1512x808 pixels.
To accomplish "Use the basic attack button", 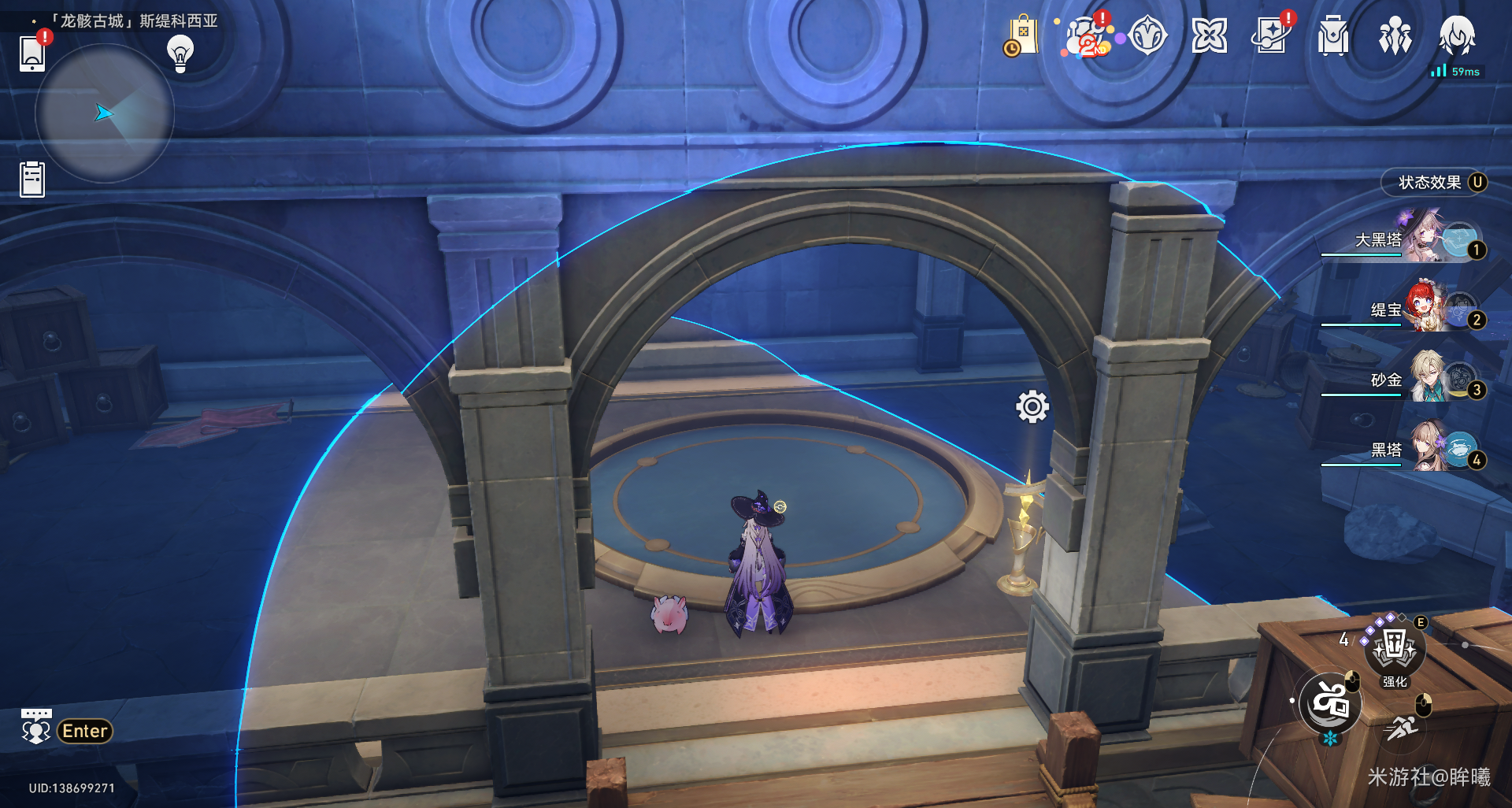I will pos(1330,703).
